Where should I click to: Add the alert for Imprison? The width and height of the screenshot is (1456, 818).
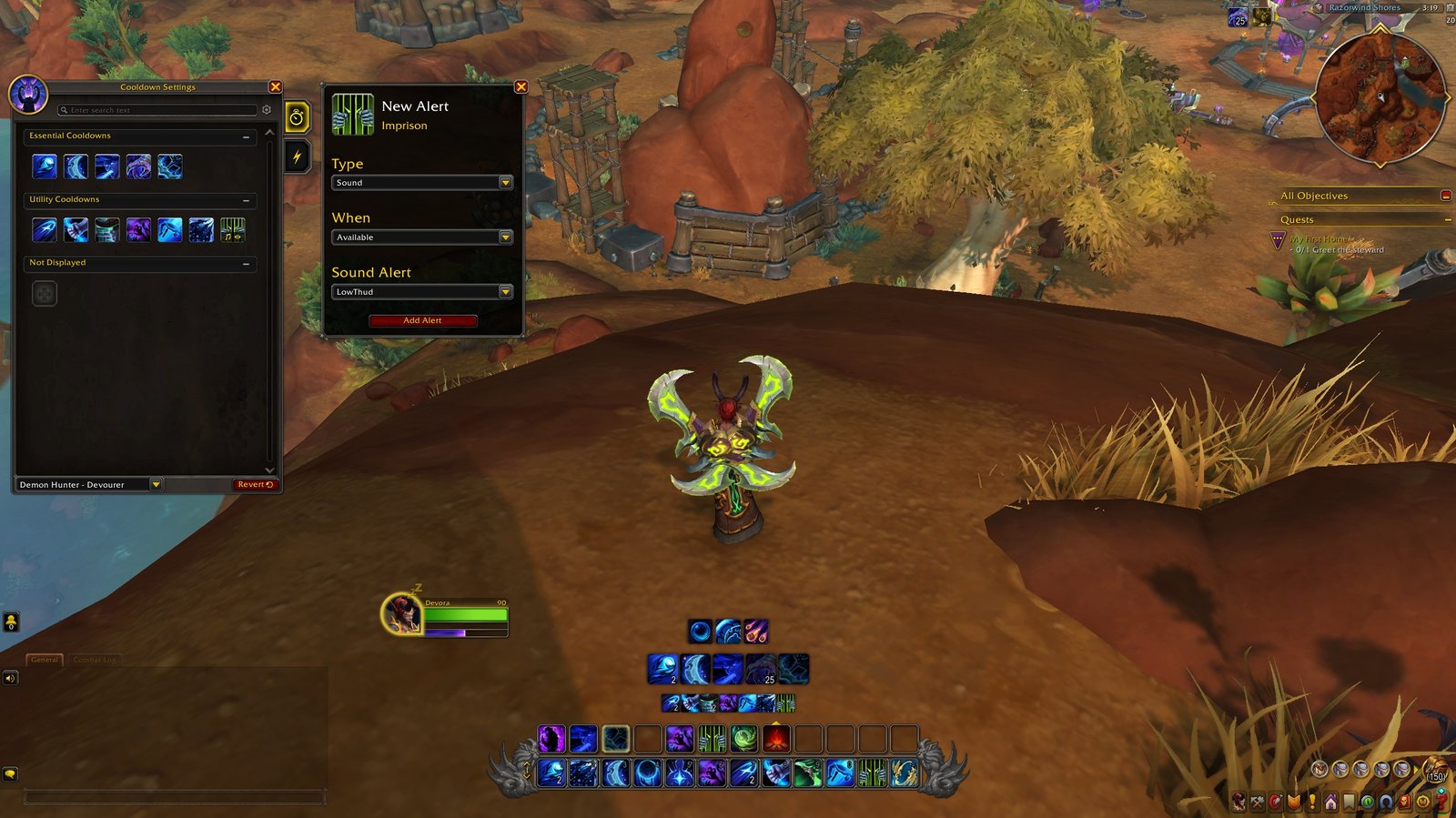coord(422,320)
